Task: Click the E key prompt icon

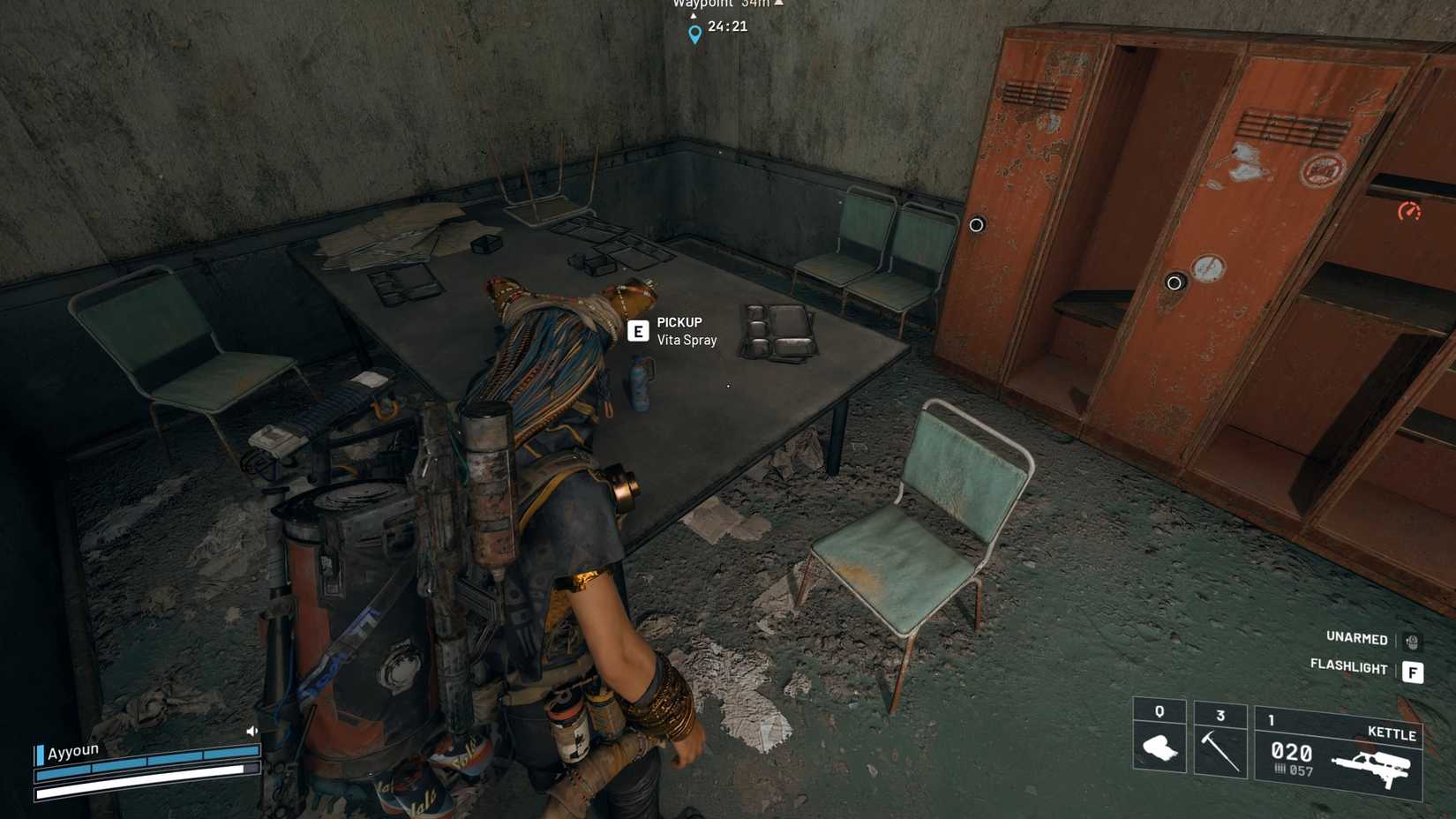Action: click(x=638, y=333)
